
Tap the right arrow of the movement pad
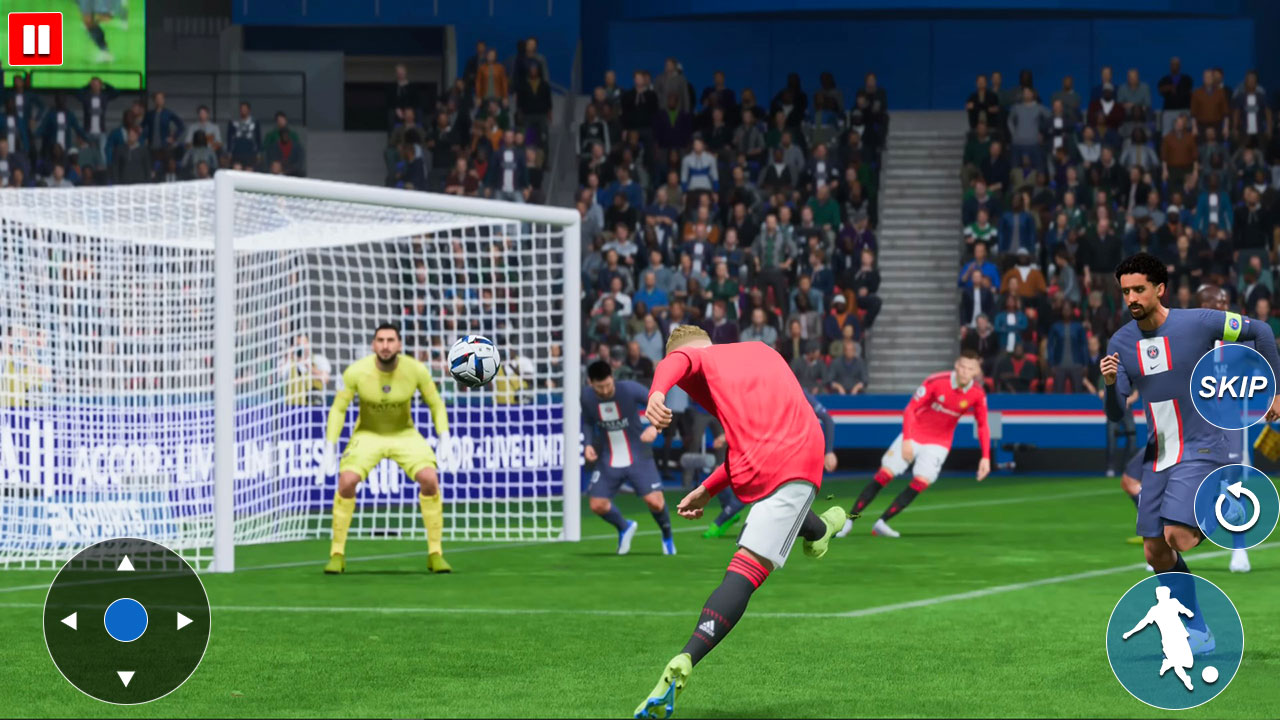[x=185, y=620]
